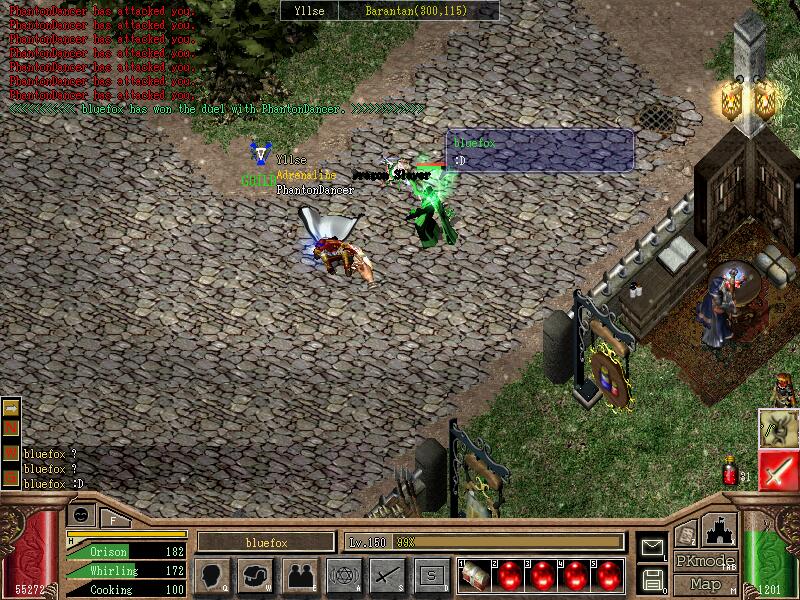This screenshot has height=600, width=800.
Task: Click the square S button
Action: (x=431, y=575)
